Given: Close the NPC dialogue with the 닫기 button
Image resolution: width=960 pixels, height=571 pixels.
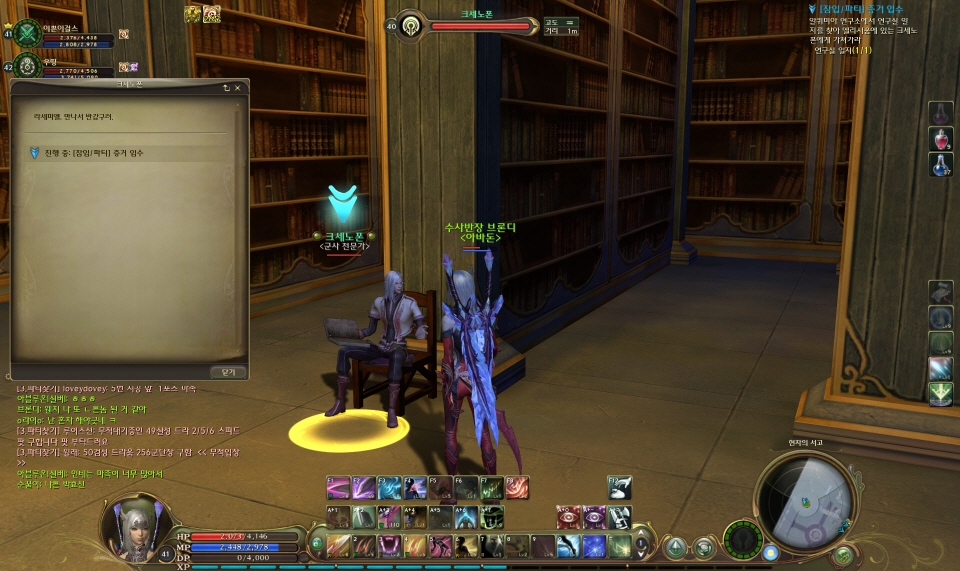Looking at the screenshot, I should pyautogui.click(x=228, y=371).
